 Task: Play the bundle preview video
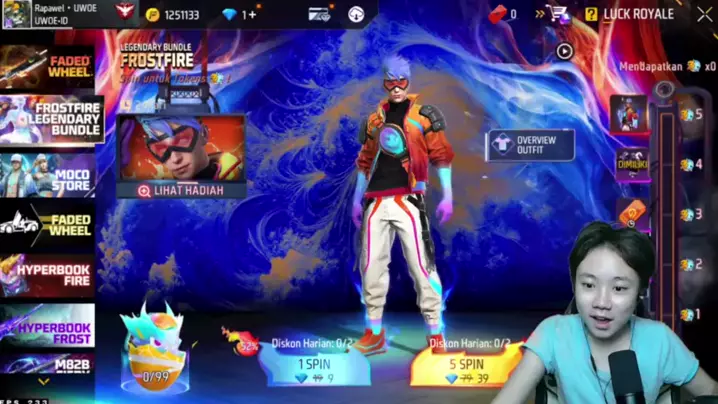pos(564,50)
